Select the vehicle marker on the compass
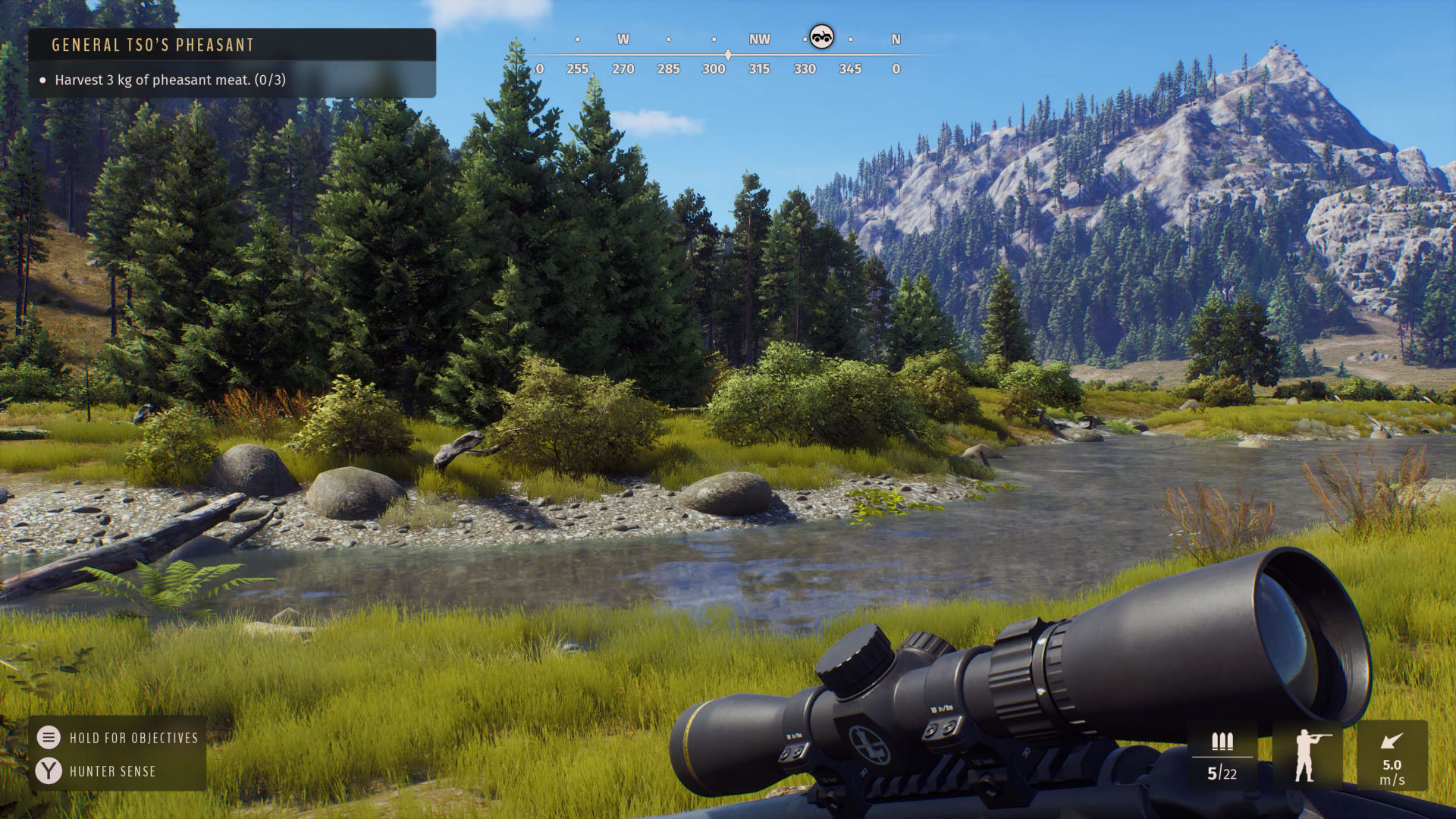 click(821, 37)
